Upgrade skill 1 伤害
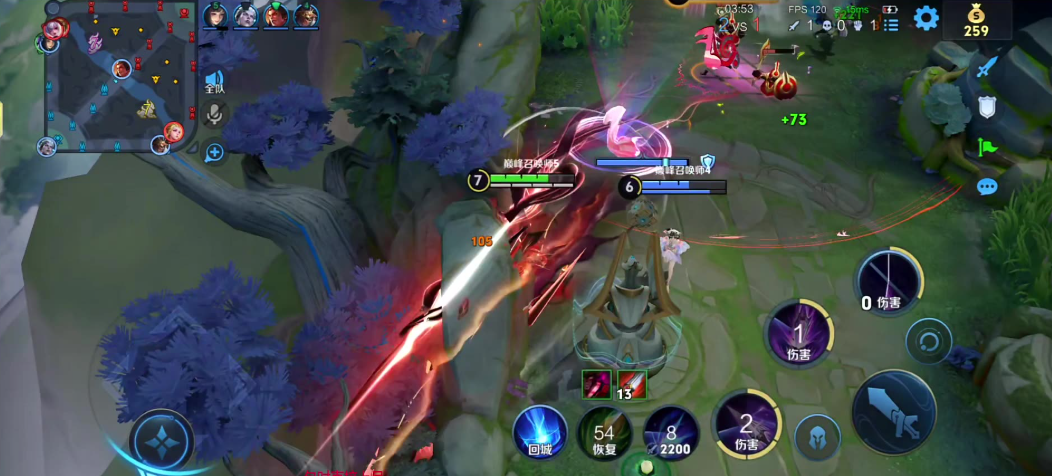1052x476 pixels. click(x=798, y=332)
